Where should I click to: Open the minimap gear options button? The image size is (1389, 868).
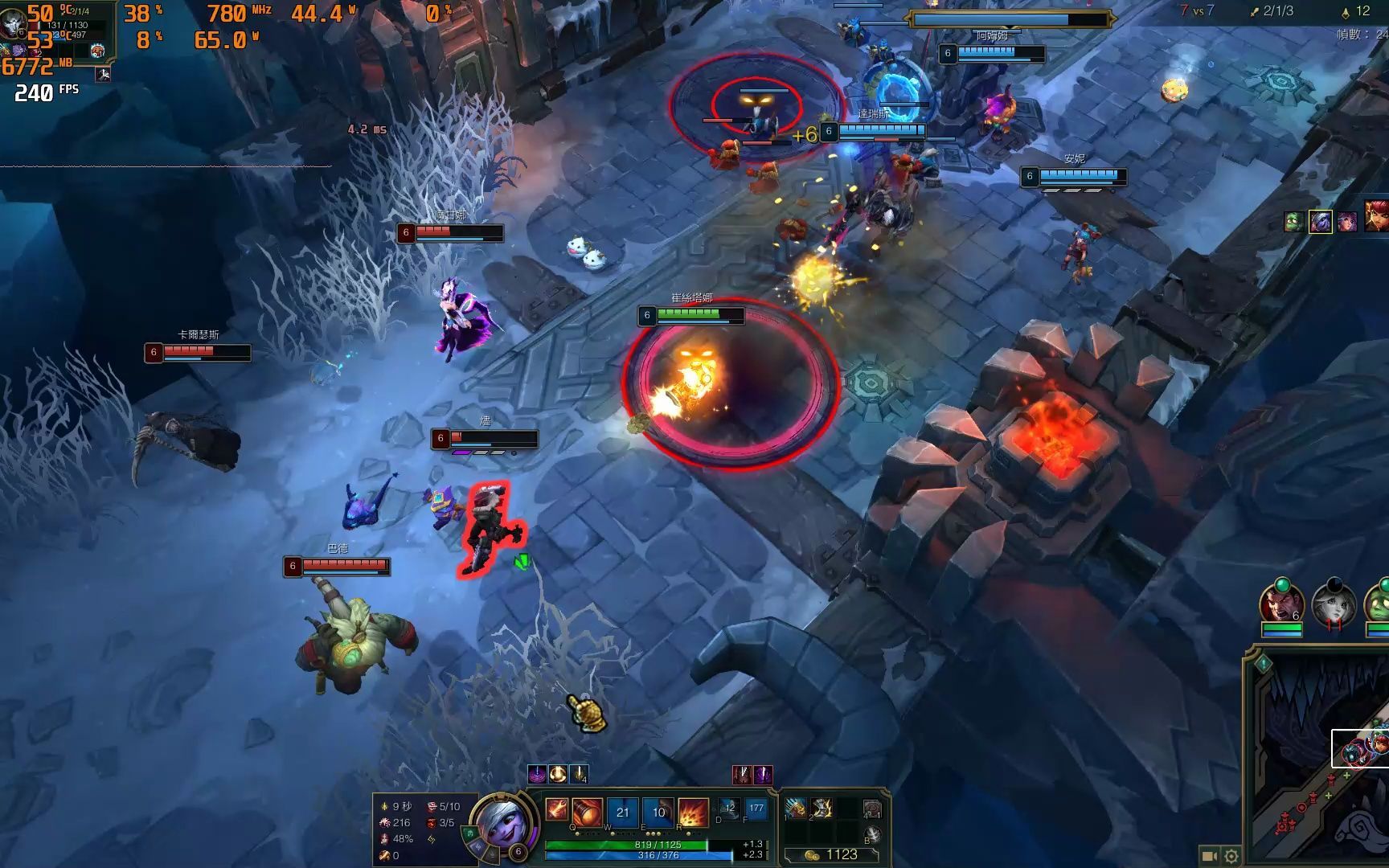1231,856
